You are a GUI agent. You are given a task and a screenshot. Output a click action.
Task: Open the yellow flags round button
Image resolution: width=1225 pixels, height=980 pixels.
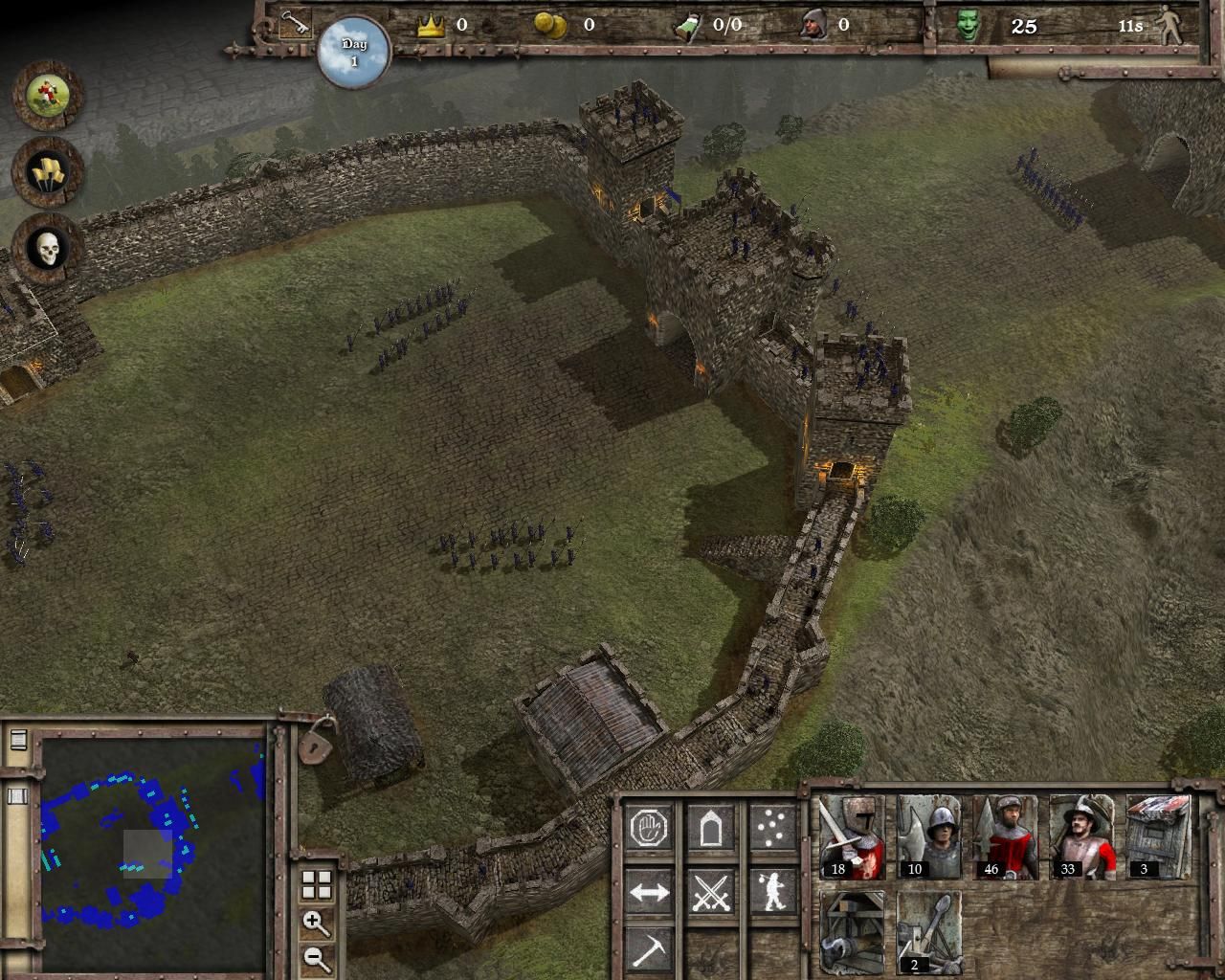47,172
